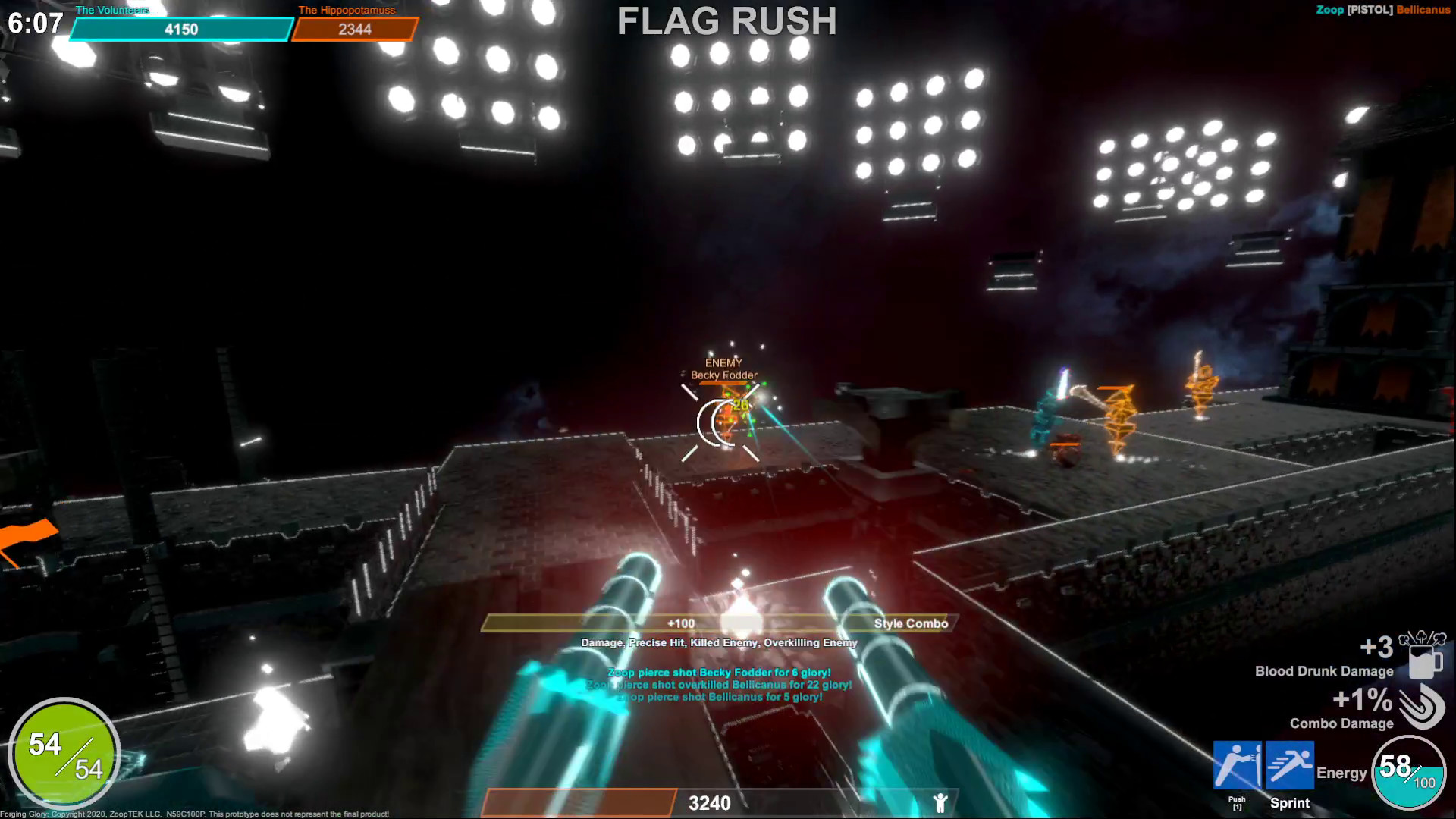
Task: Click the match timer showing 6:07
Action: 36,23
